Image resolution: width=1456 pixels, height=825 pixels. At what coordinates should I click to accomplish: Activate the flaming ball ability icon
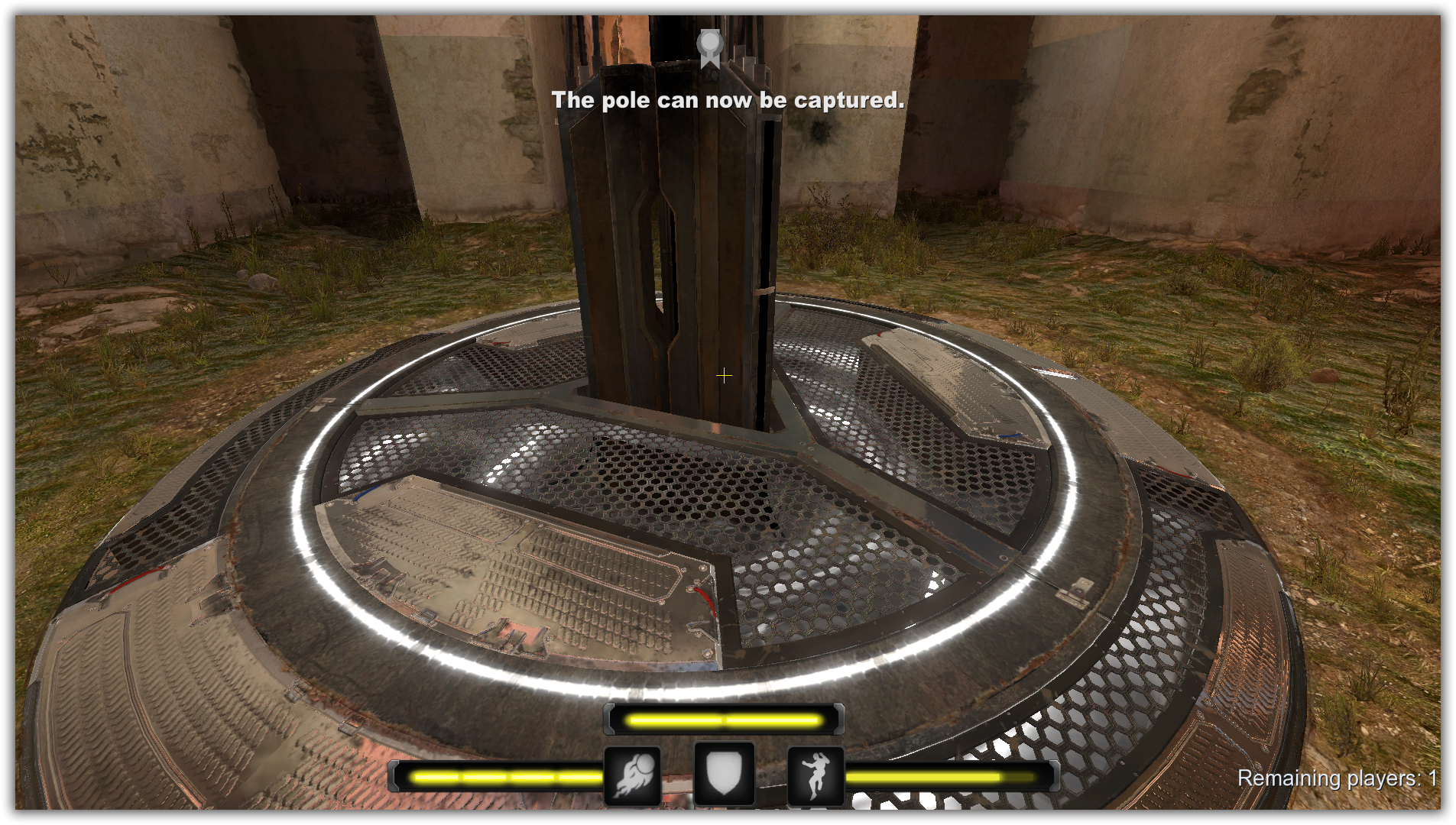[633, 776]
